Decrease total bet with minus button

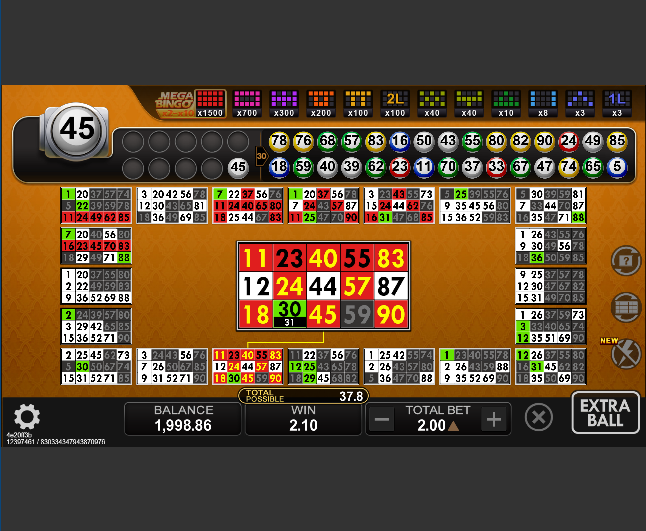[381, 419]
